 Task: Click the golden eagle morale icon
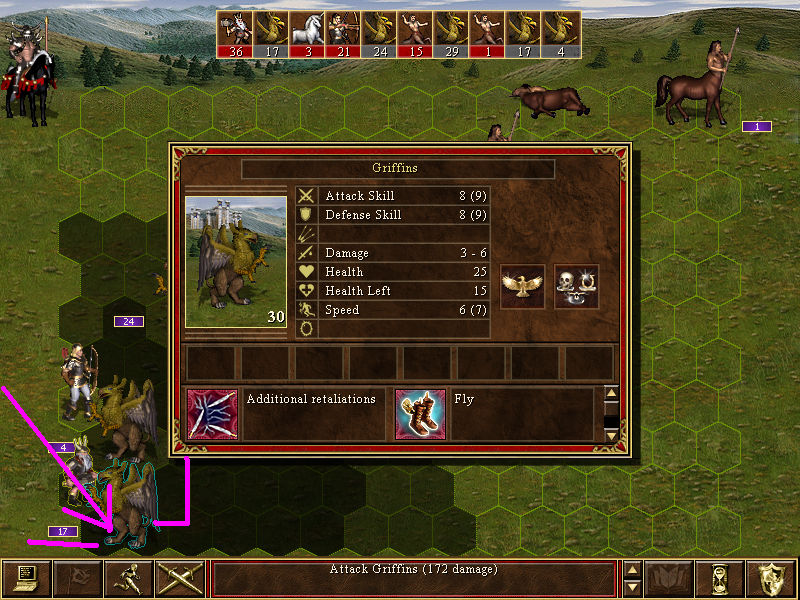coord(522,287)
